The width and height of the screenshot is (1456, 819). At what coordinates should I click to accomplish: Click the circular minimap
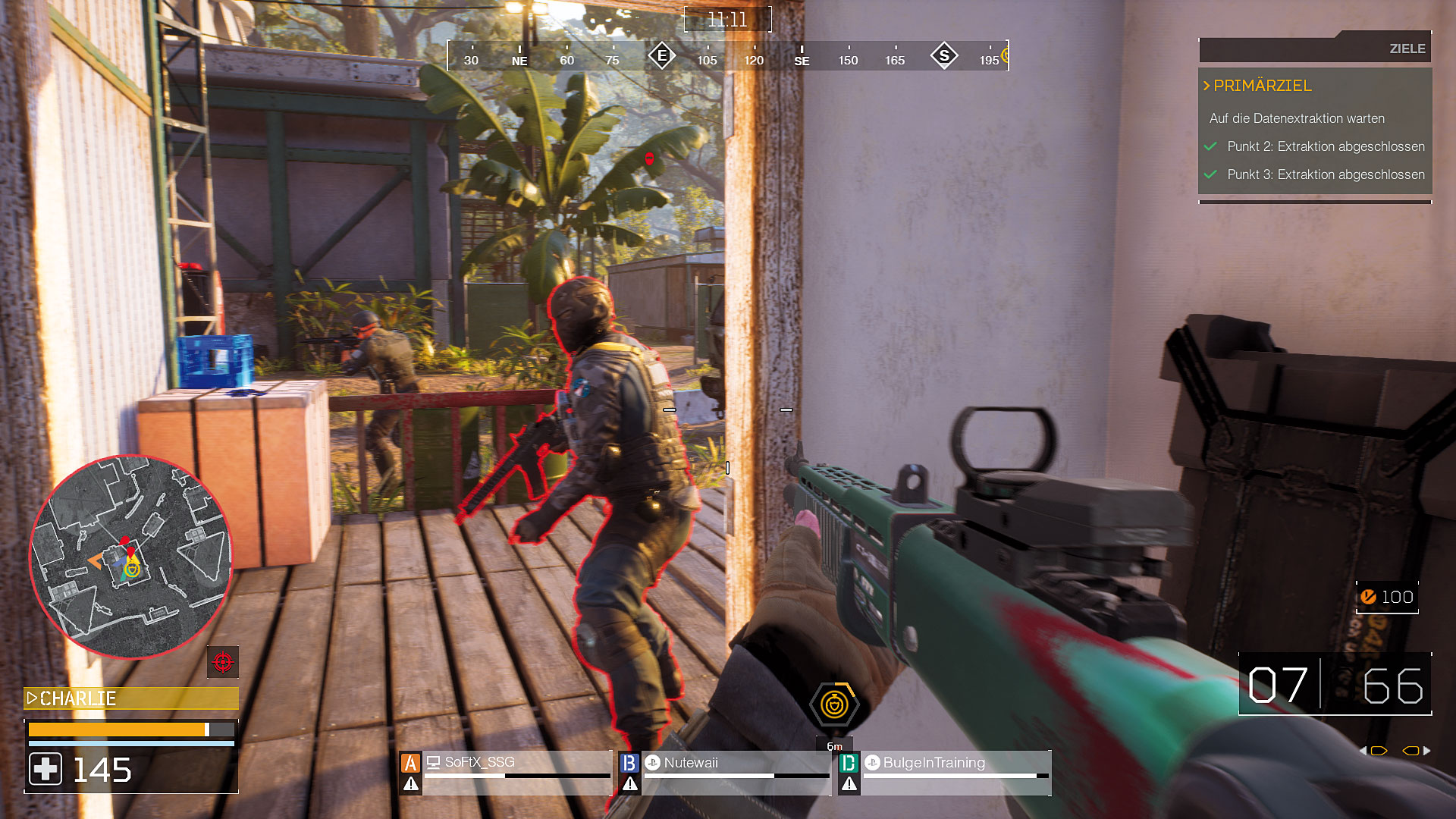(130, 557)
